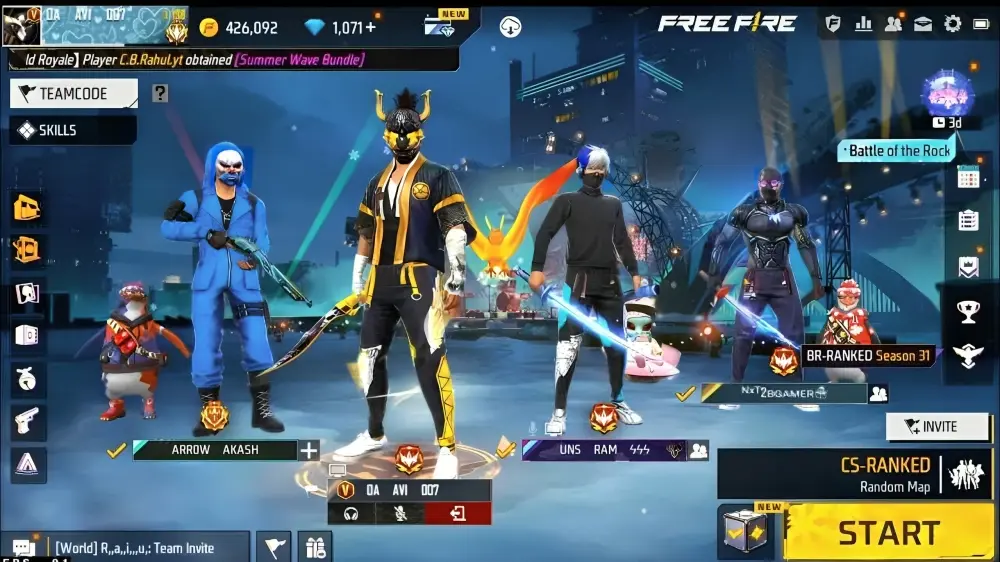Open the SKILLS menu
The width and height of the screenshot is (1000, 562).
click(72, 130)
